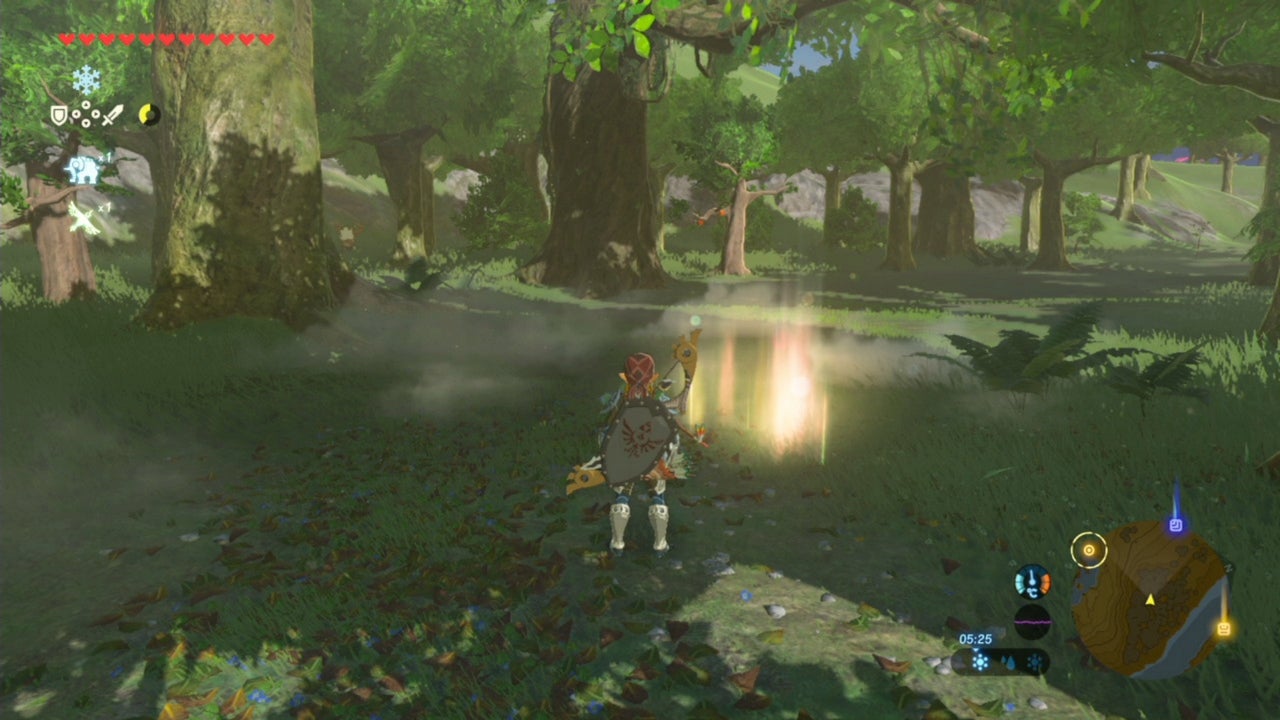Select the sword icon next to the D-pad

[112, 115]
